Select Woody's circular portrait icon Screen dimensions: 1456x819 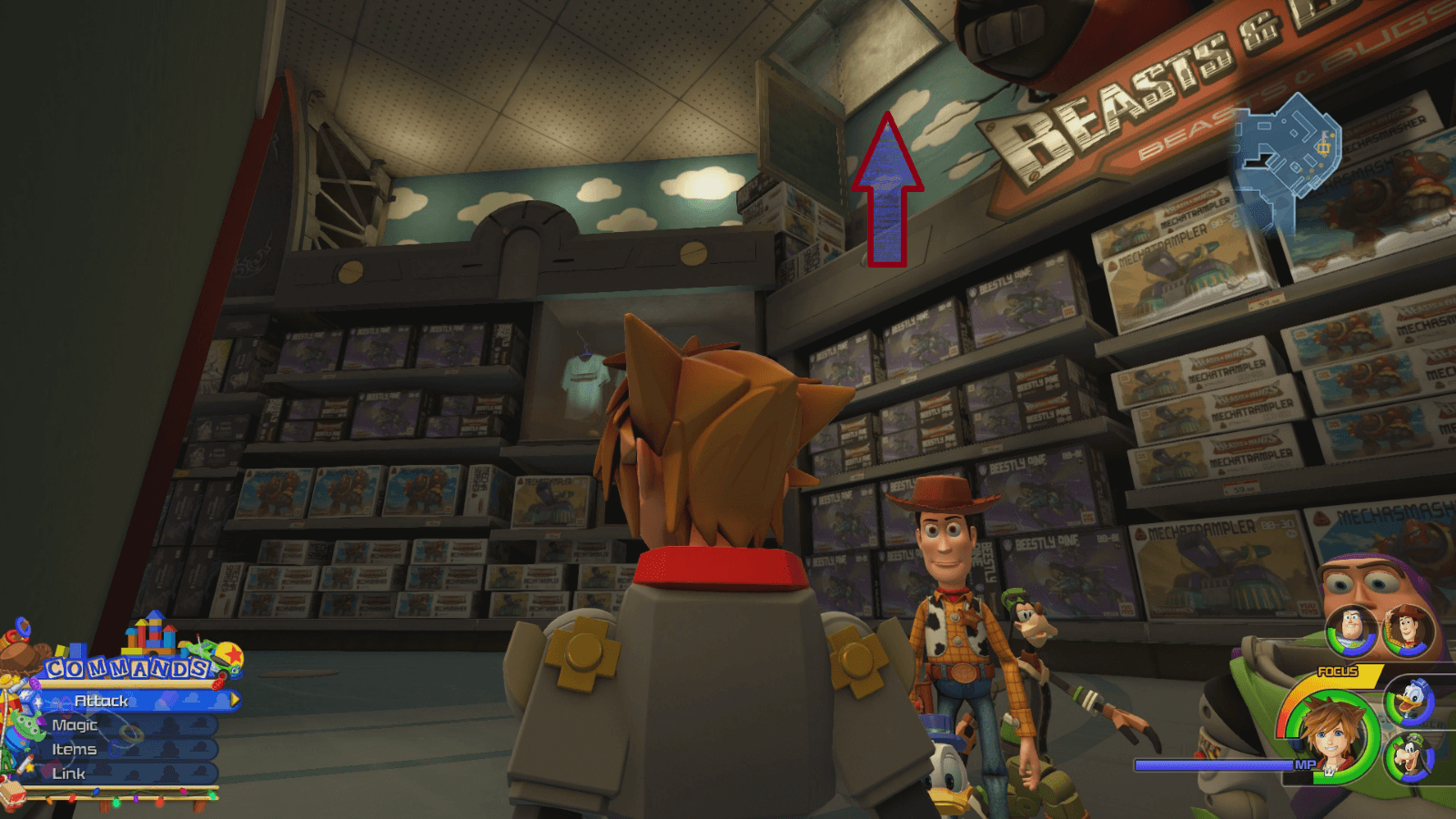click(1406, 631)
